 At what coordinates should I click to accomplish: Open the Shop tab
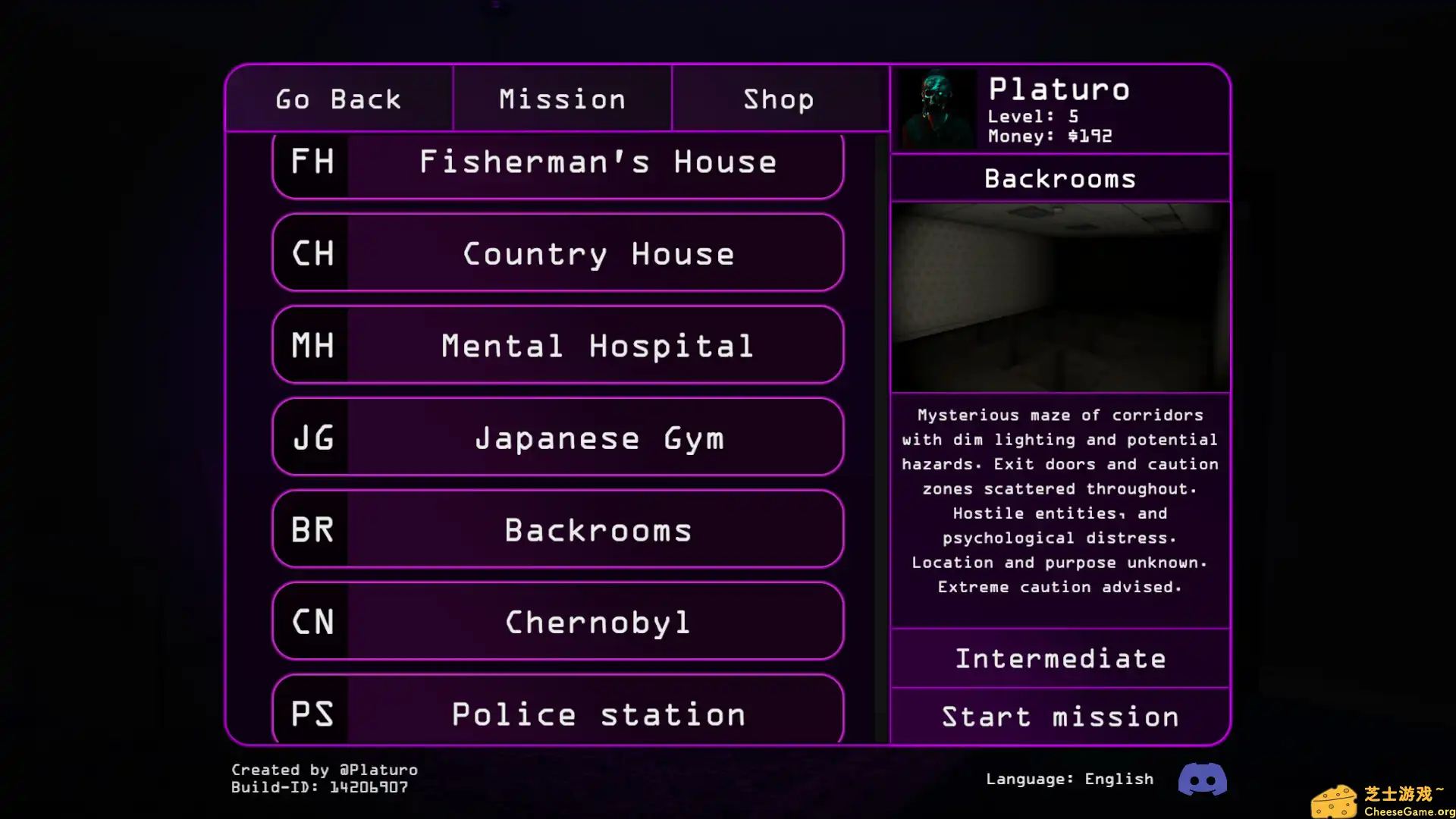[779, 99]
